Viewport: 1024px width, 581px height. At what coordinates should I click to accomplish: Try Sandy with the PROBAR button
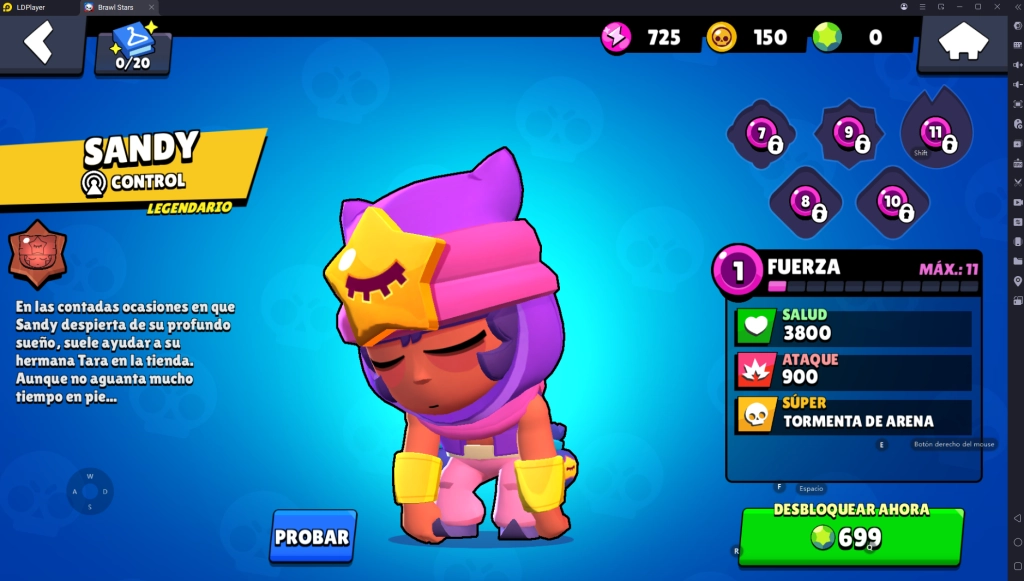[312, 537]
